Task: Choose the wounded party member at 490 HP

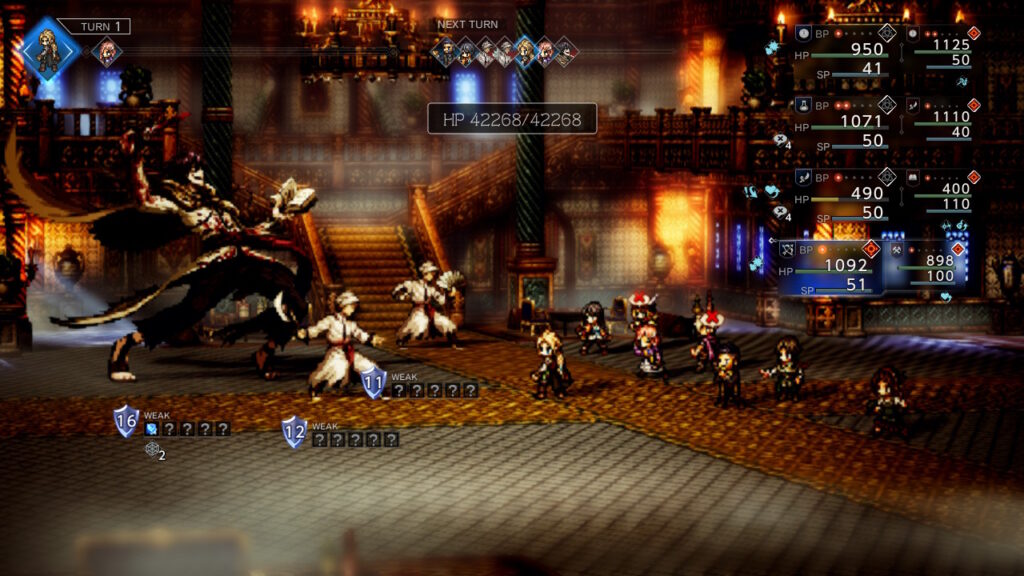Action: [843, 193]
